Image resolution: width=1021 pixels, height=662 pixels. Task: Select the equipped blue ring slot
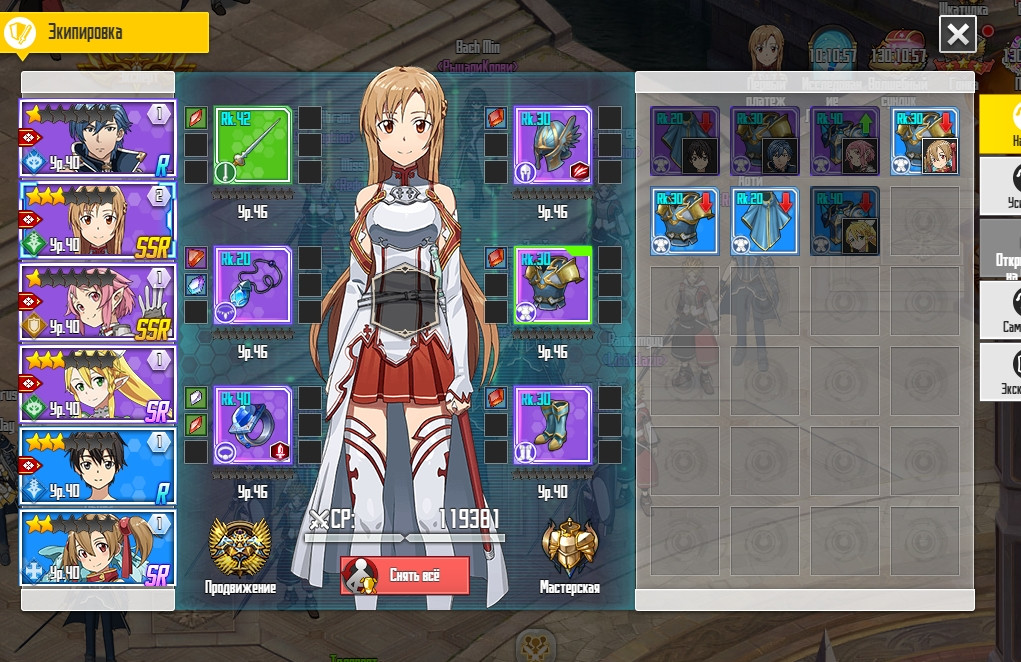pos(252,425)
